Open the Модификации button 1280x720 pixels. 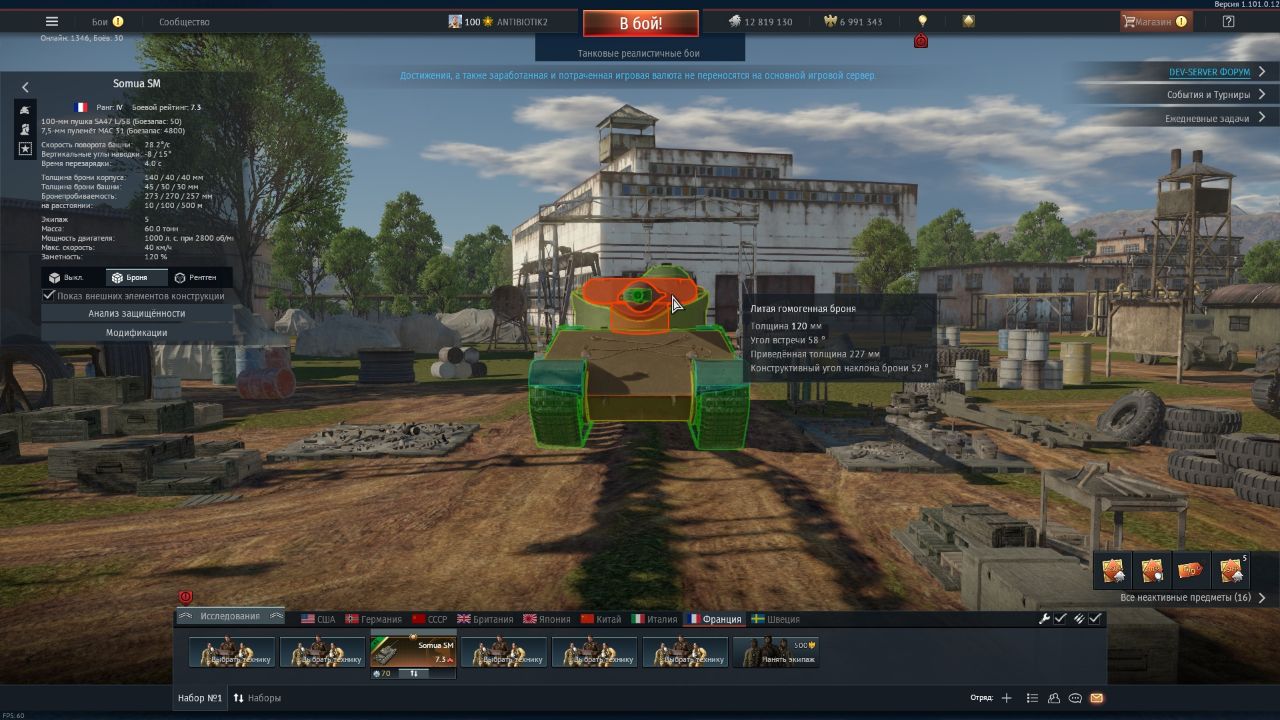tap(137, 333)
